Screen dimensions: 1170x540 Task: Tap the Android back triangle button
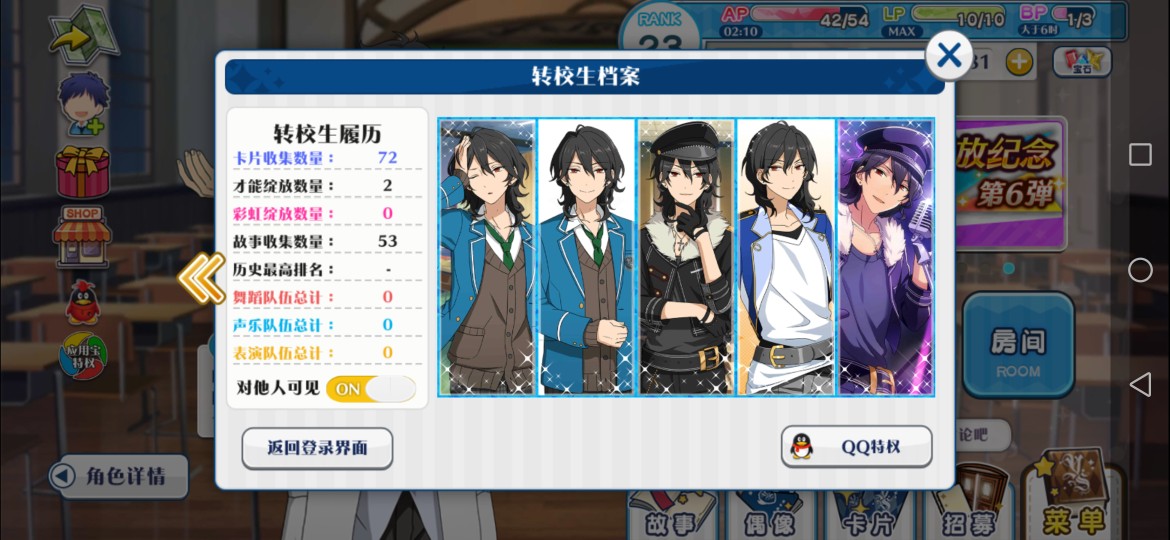click(x=1140, y=384)
